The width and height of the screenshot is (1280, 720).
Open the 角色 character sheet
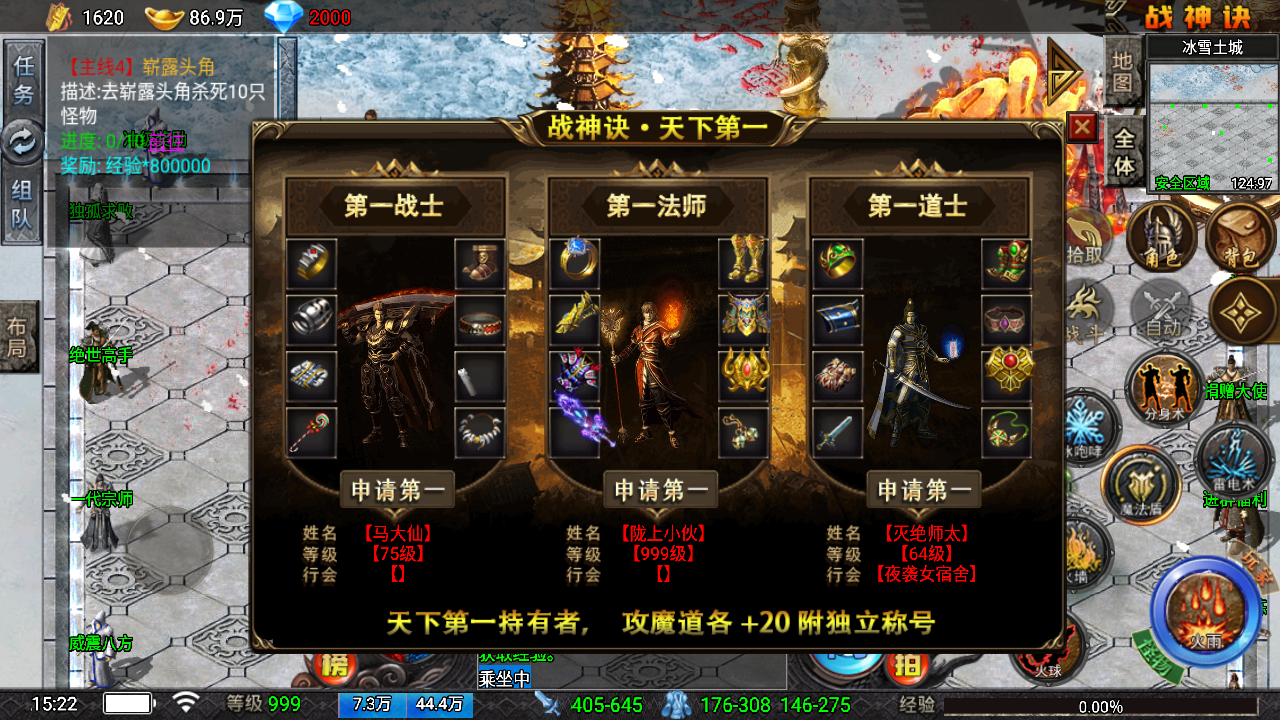click(1161, 238)
